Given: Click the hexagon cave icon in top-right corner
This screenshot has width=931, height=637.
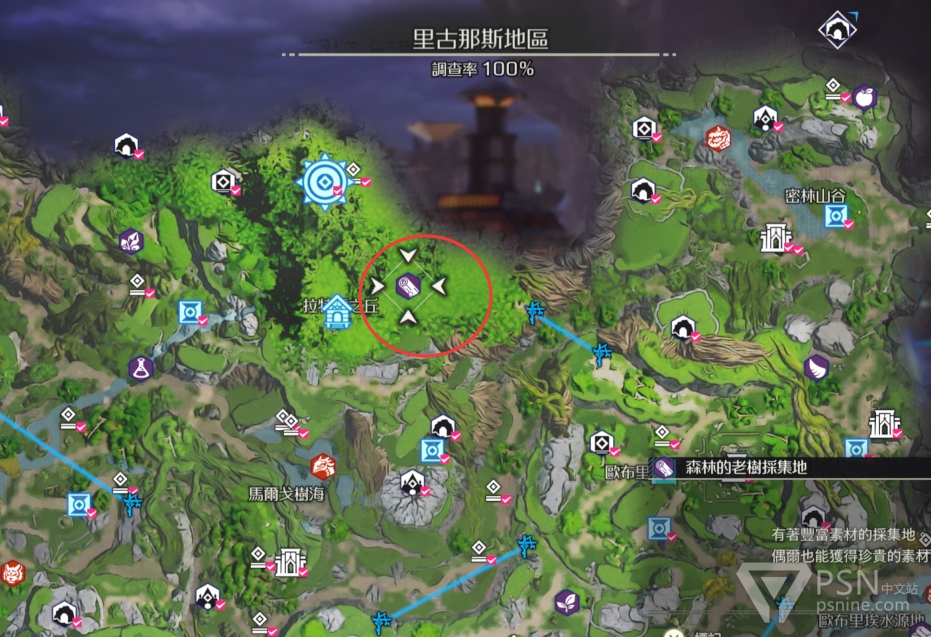Looking at the screenshot, I should pos(834,30).
